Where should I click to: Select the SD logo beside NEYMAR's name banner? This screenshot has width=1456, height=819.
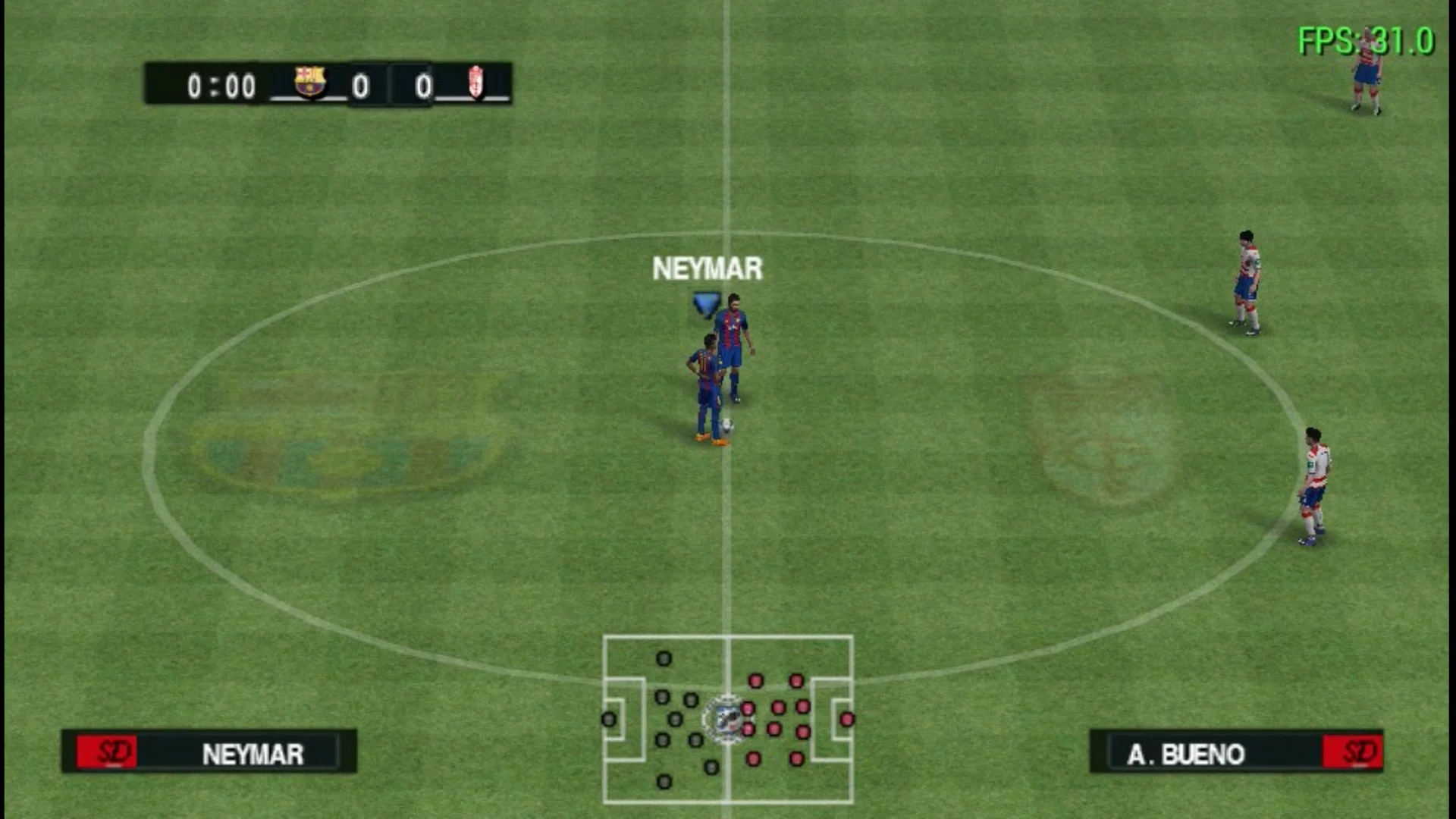(x=106, y=753)
